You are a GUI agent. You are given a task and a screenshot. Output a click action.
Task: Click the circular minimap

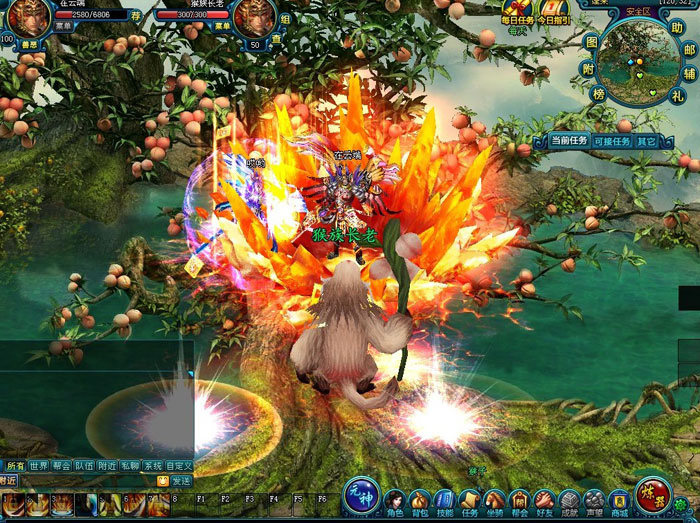[640, 62]
